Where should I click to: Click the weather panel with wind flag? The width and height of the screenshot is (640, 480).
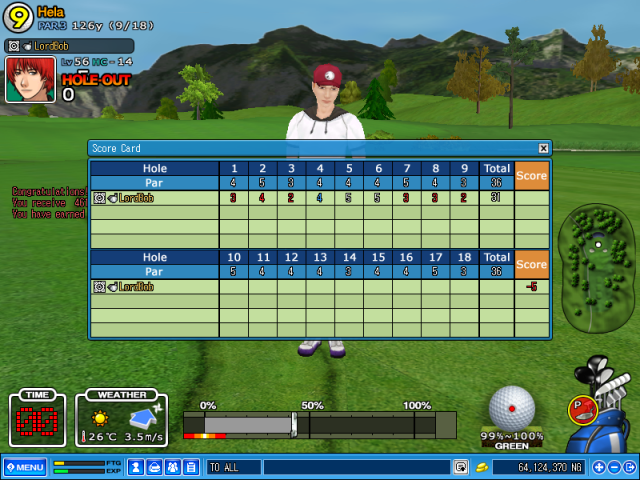click(121, 419)
